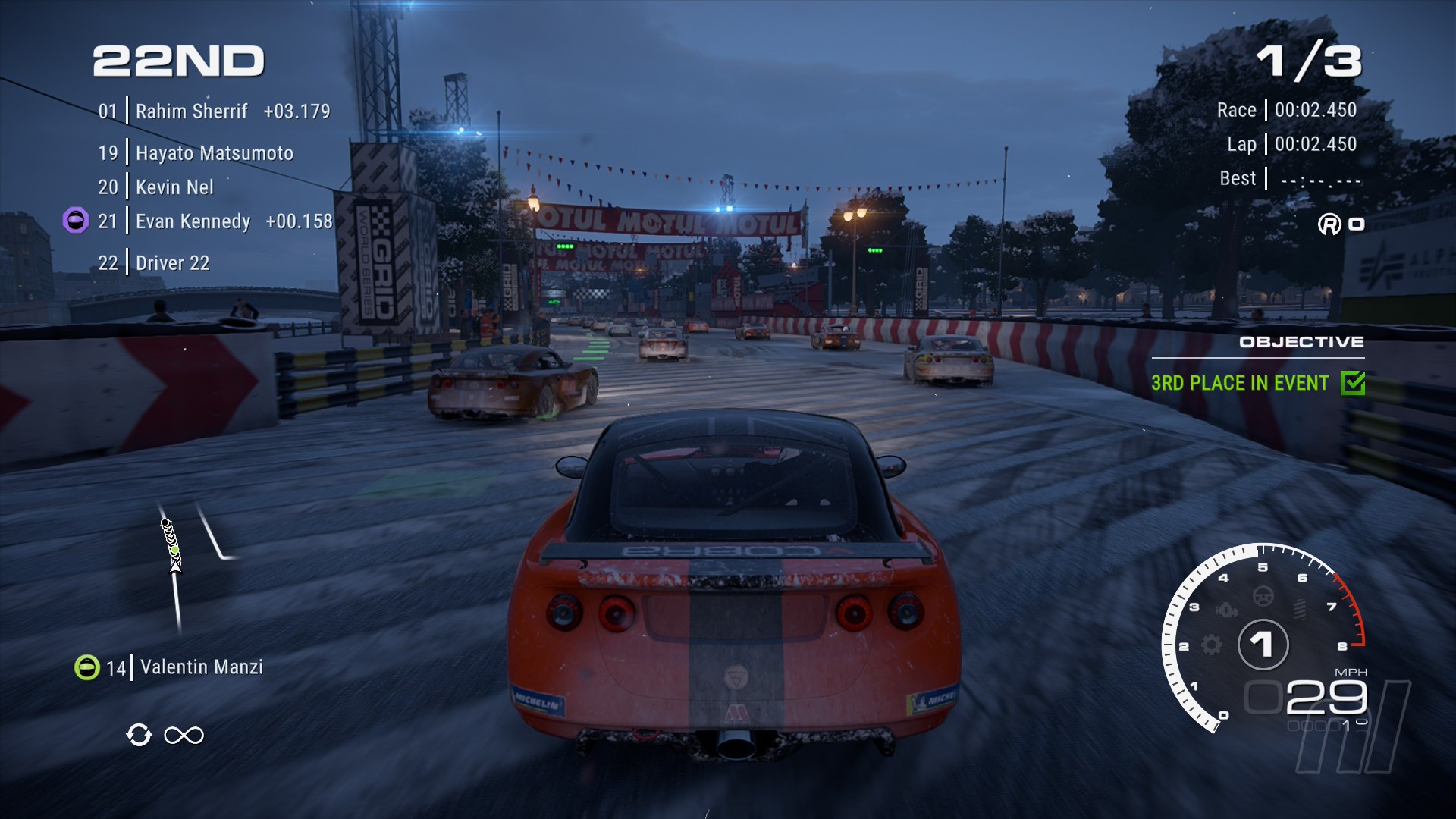Choose Evan Kennedy's leaderboard entry
The image size is (1456, 819).
(x=193, y=221)
